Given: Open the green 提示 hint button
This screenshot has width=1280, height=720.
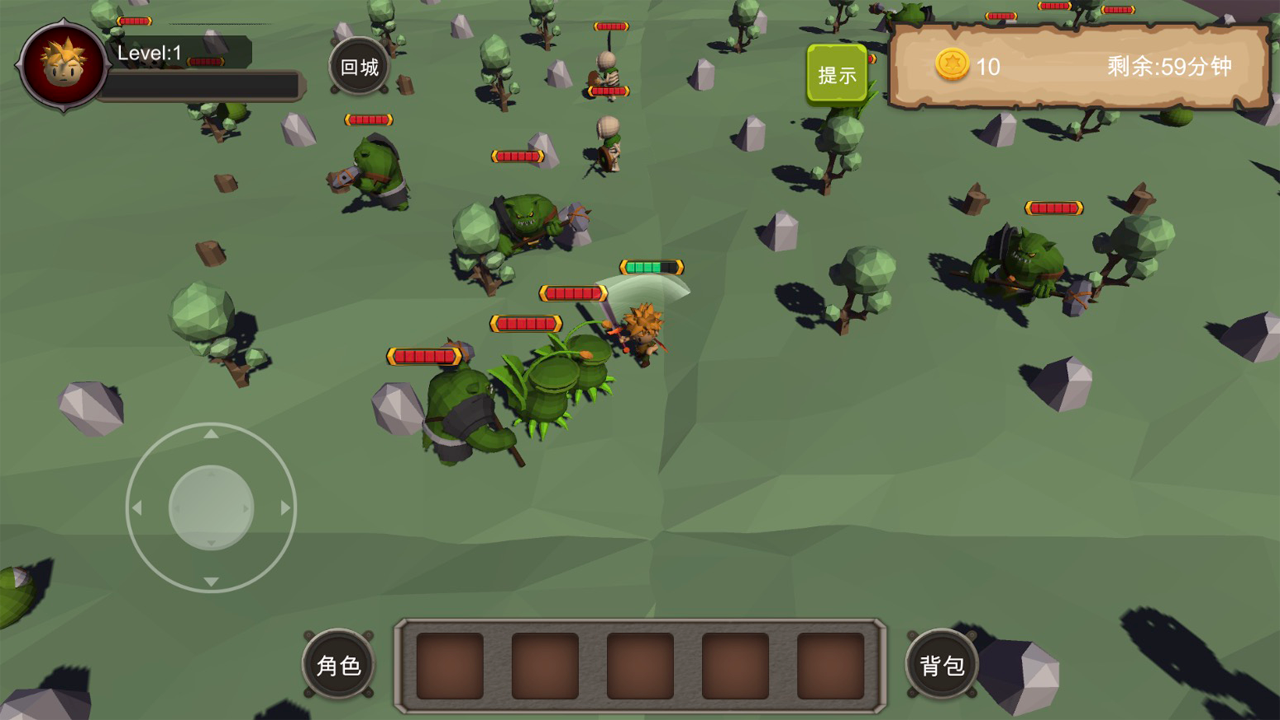Looking at the screenshot, I should pyautogui.click(x=837, y=74).
